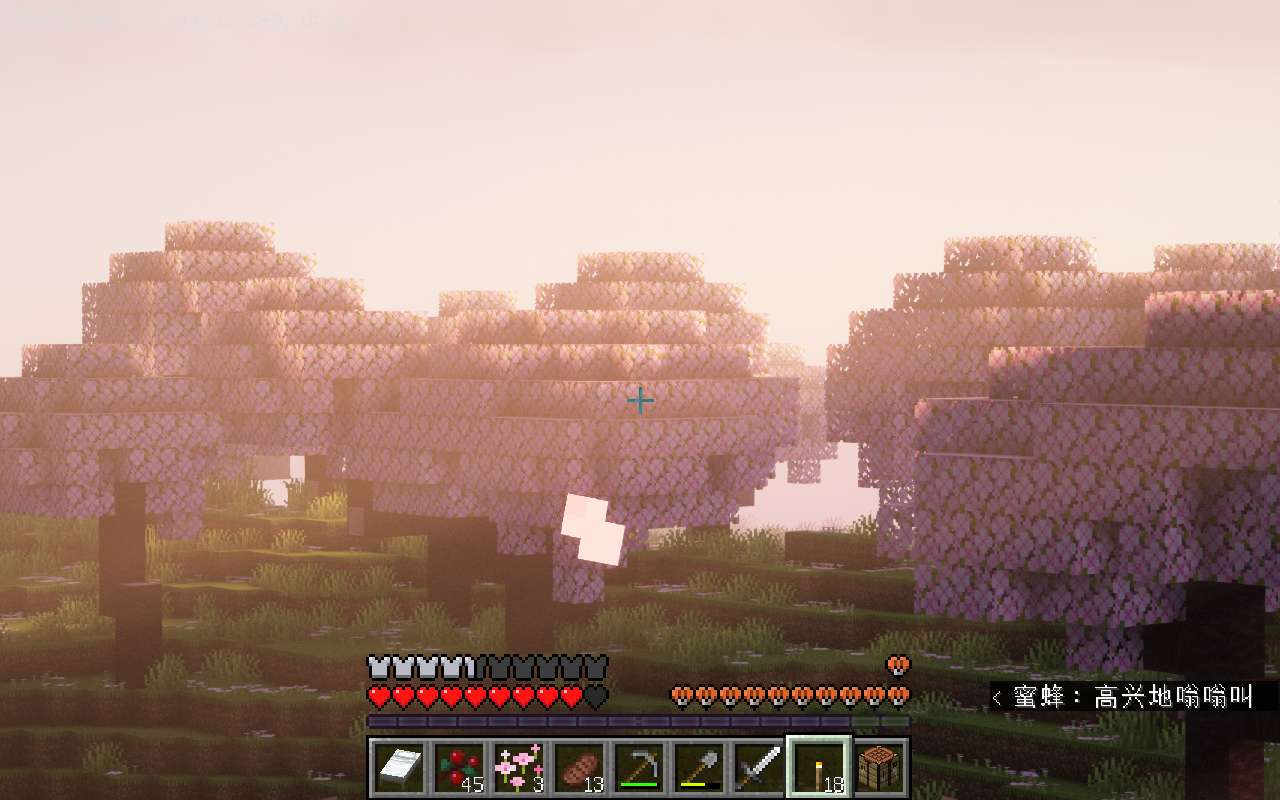Choose the sweet berries stack
The image size is (1280, 800).
click(459, 768)
